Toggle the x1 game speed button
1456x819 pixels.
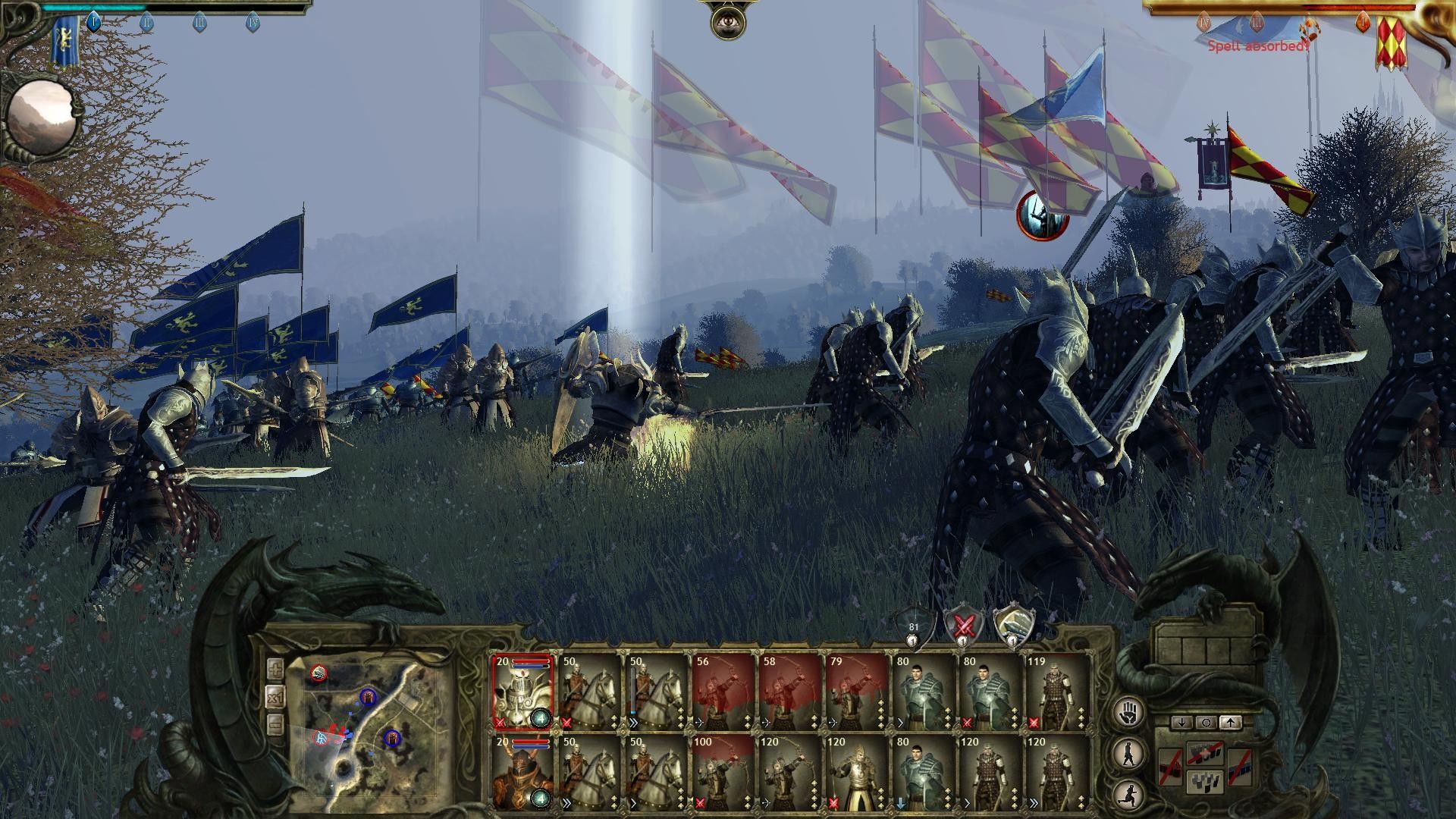tap(275, 697)
